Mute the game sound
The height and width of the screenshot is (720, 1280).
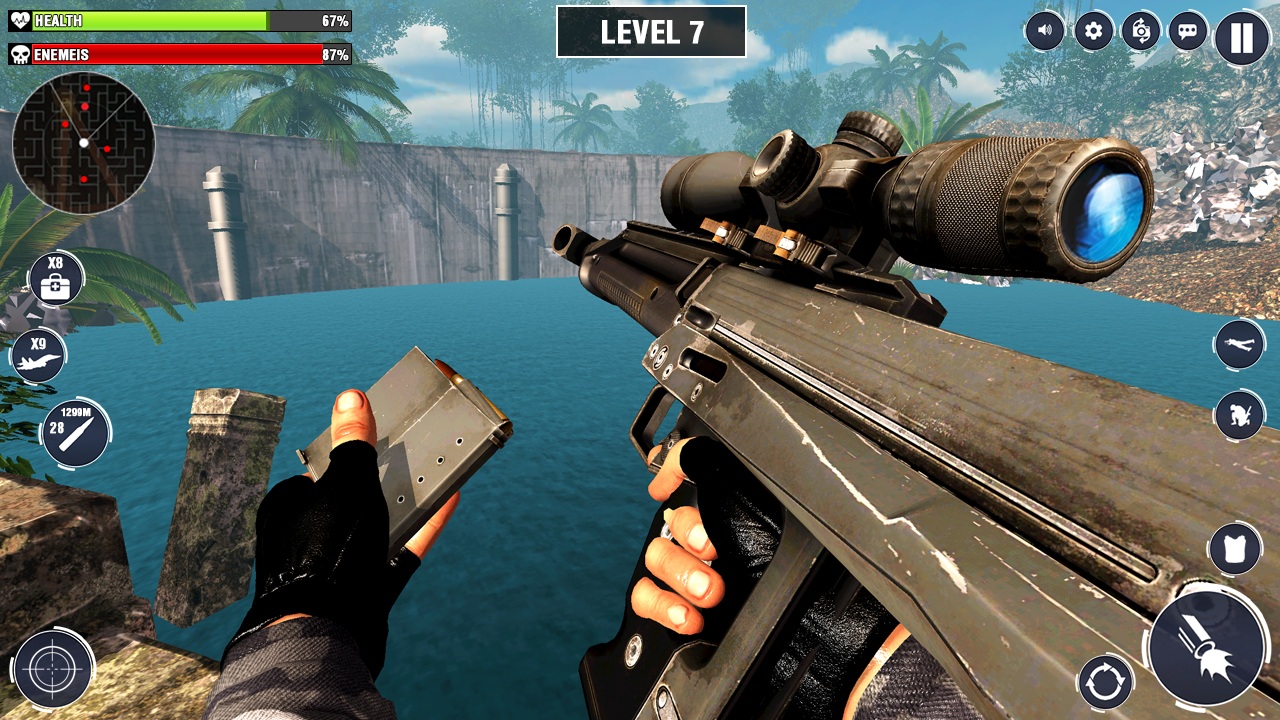pos(1044,30)
